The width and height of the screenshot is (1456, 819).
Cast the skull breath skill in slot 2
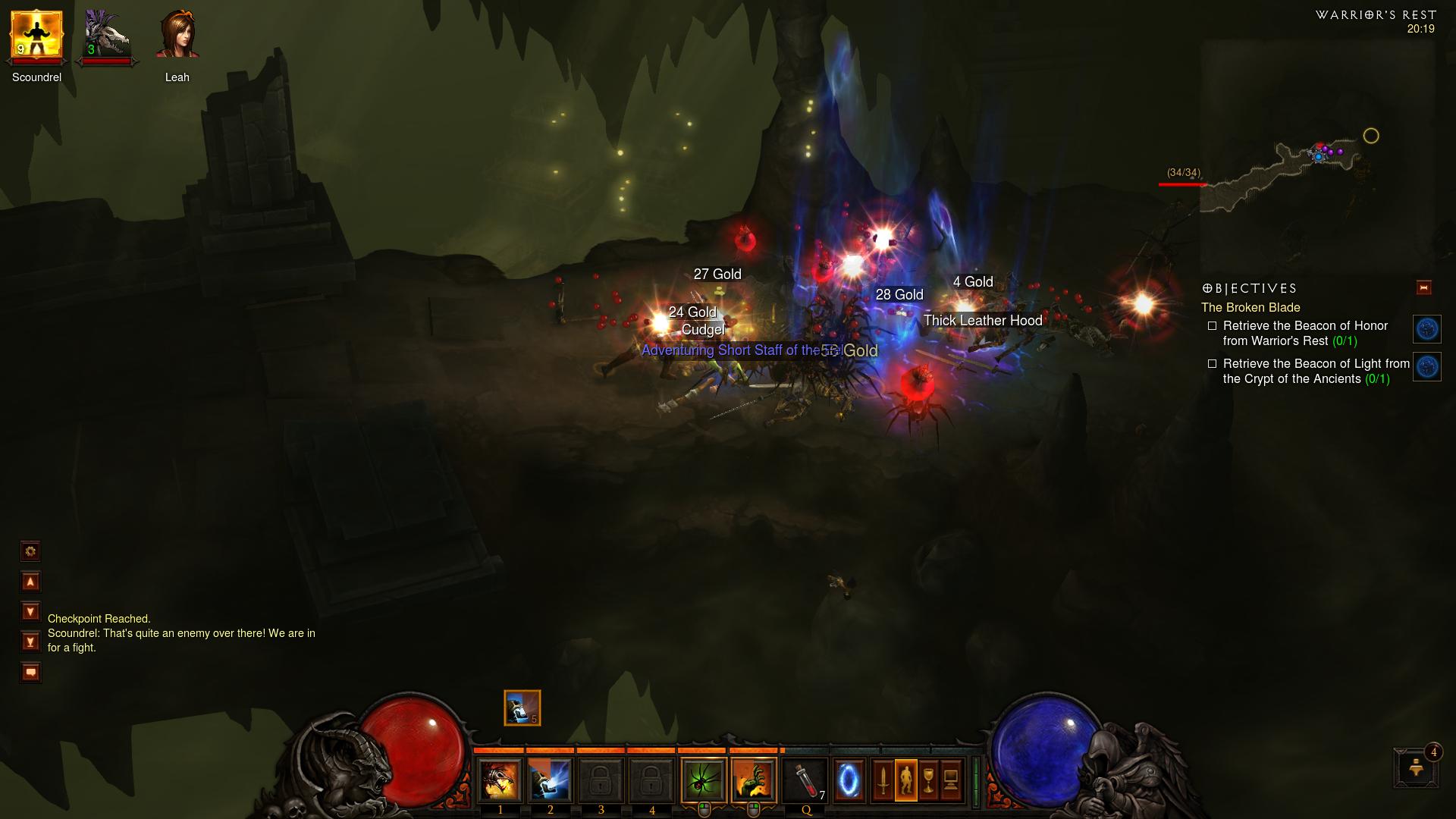pyautogui.click(x=550, y=780)
